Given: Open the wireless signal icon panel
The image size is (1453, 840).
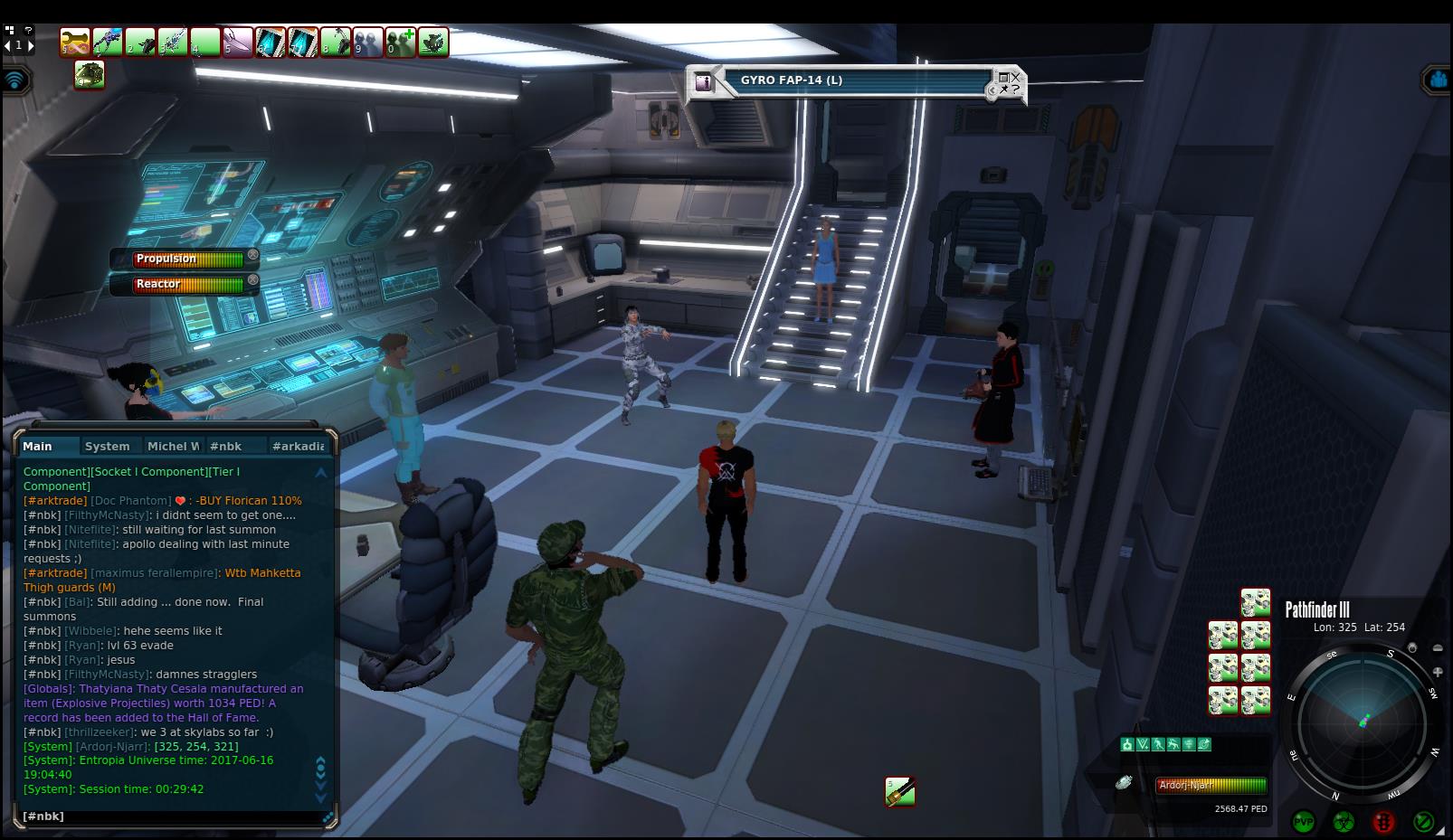Looking at the screenshot, I should 15,80.
